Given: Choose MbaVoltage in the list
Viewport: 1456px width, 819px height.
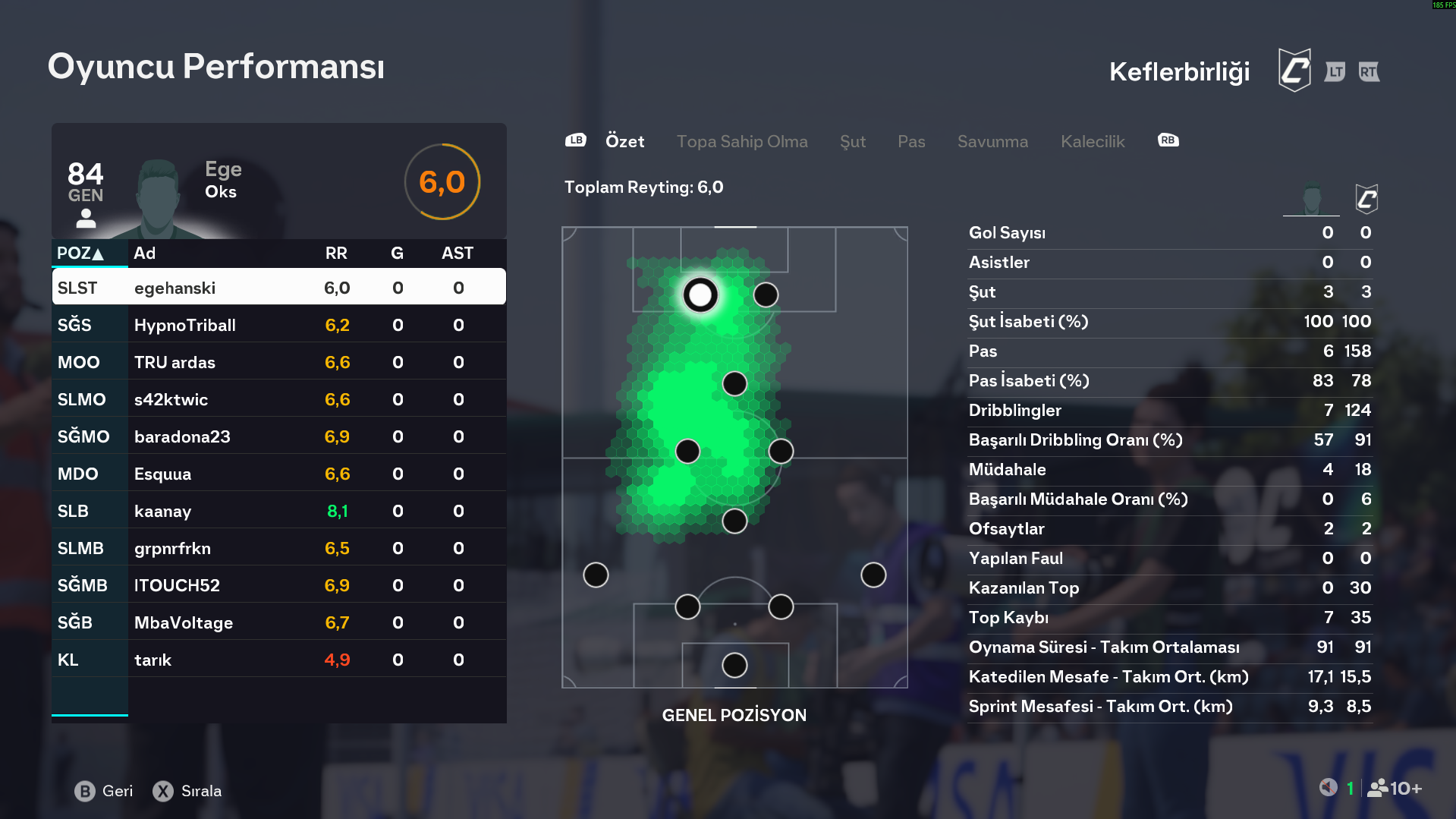Looking at the screenshot, I should click(278, 622).
